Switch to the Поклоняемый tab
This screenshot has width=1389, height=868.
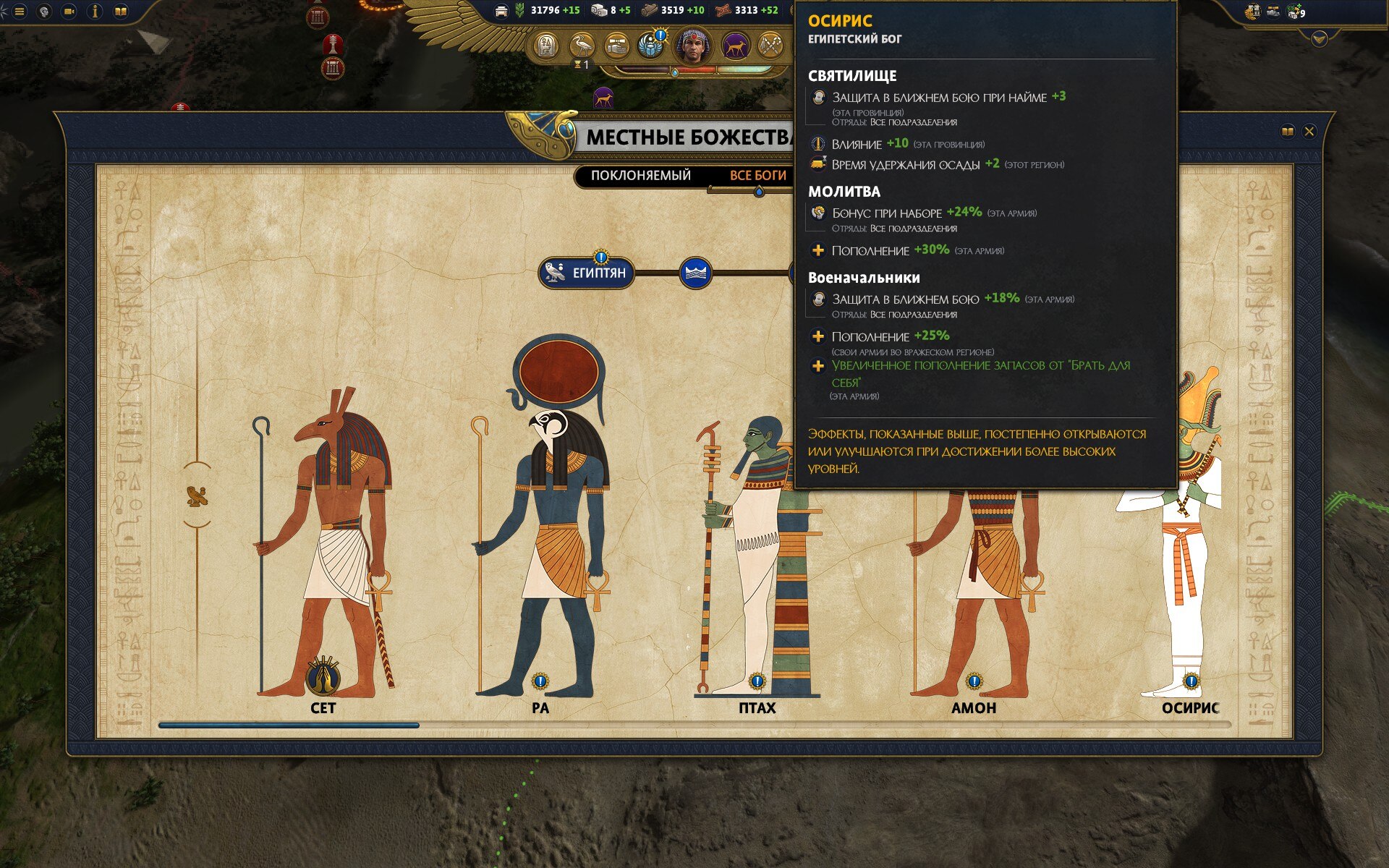pyautogui.click(x=640, y=176)
